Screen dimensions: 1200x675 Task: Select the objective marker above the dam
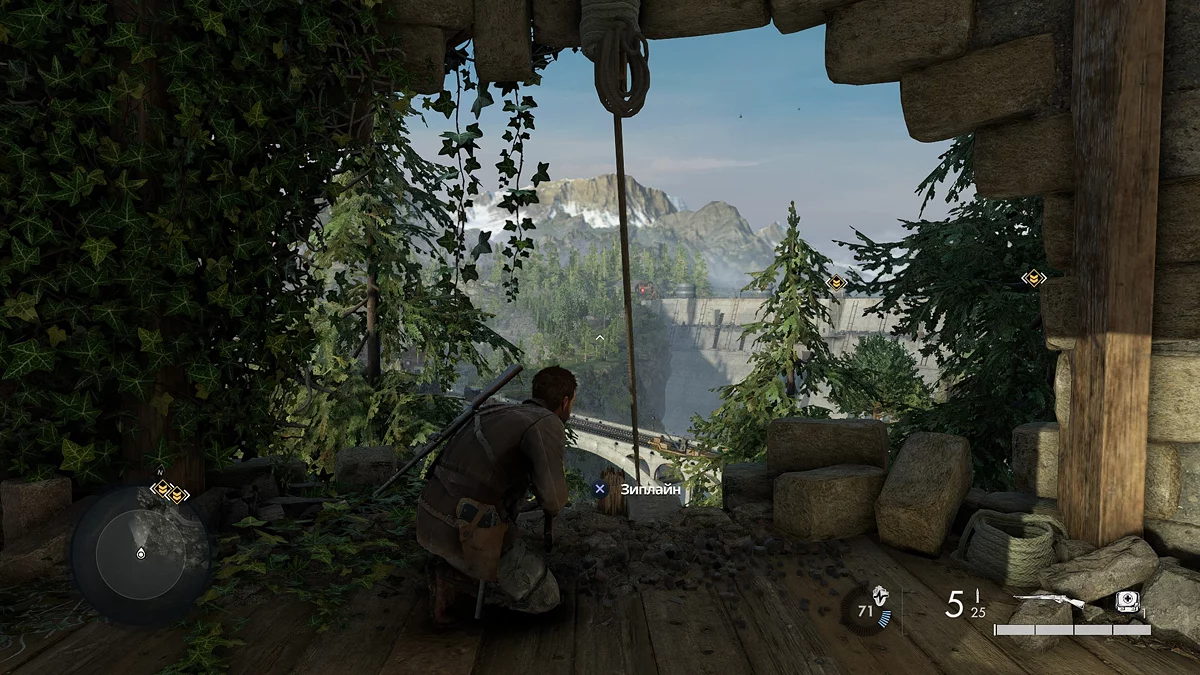pos(837,283)
